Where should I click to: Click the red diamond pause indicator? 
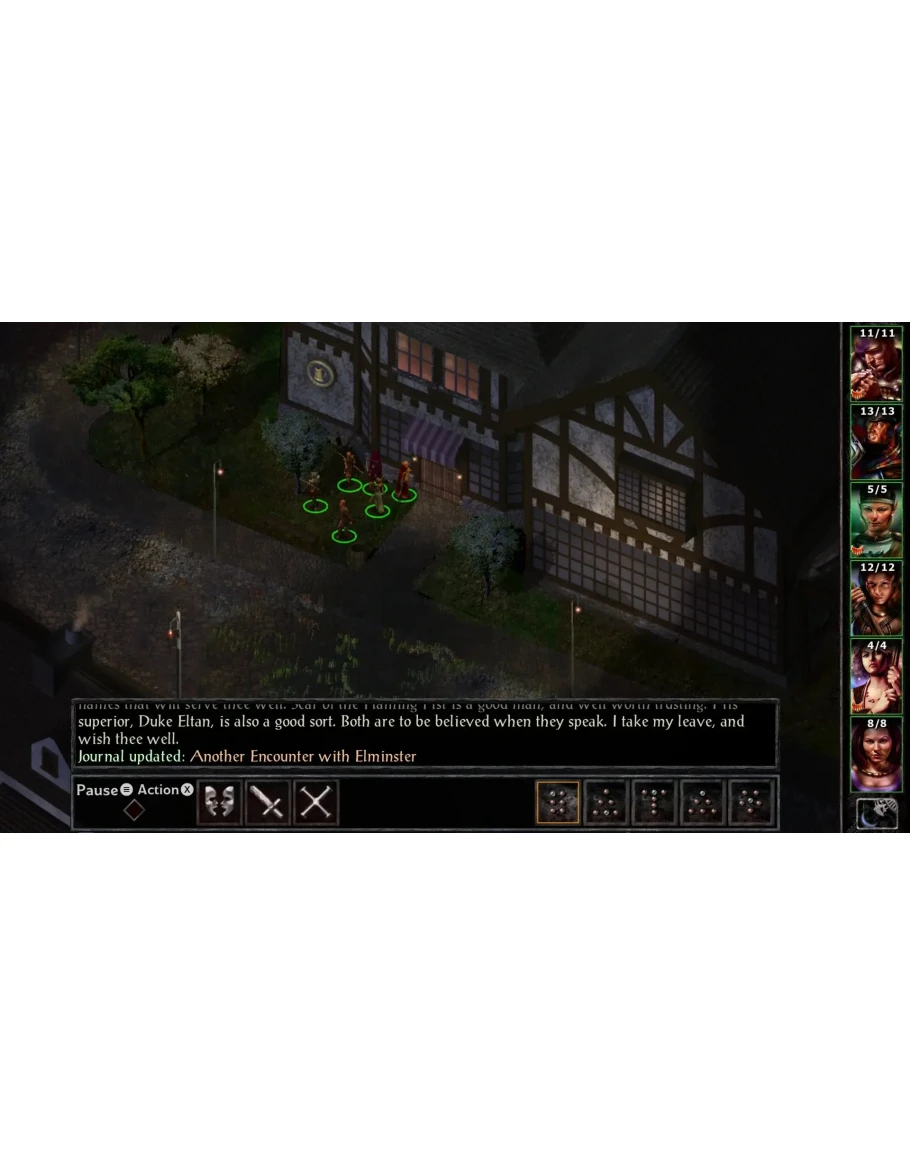point(134,810)
